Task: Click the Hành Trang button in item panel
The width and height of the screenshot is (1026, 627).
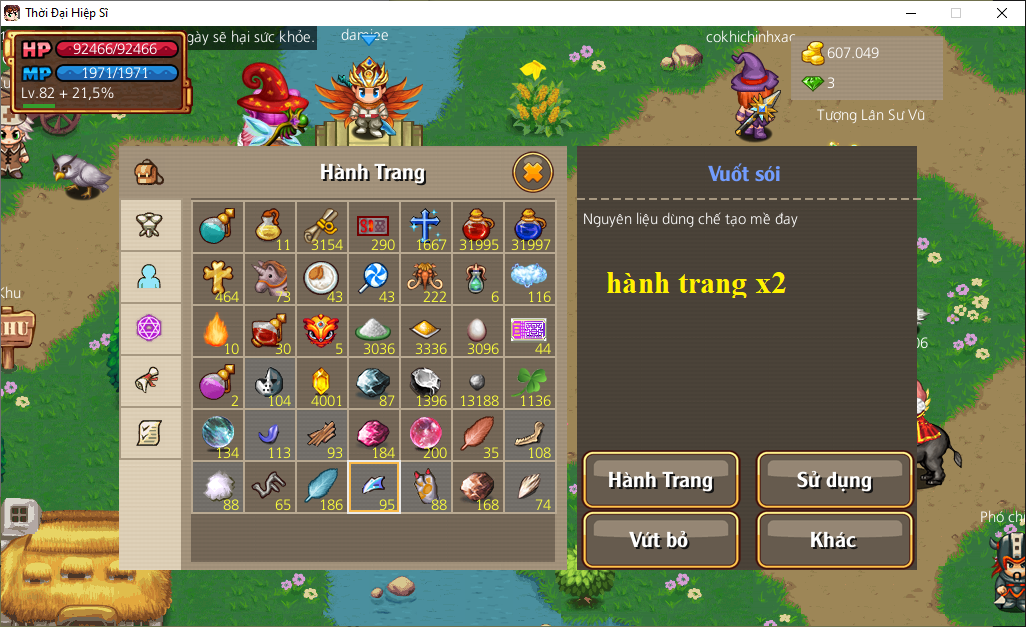Action: tap(660, 480)
